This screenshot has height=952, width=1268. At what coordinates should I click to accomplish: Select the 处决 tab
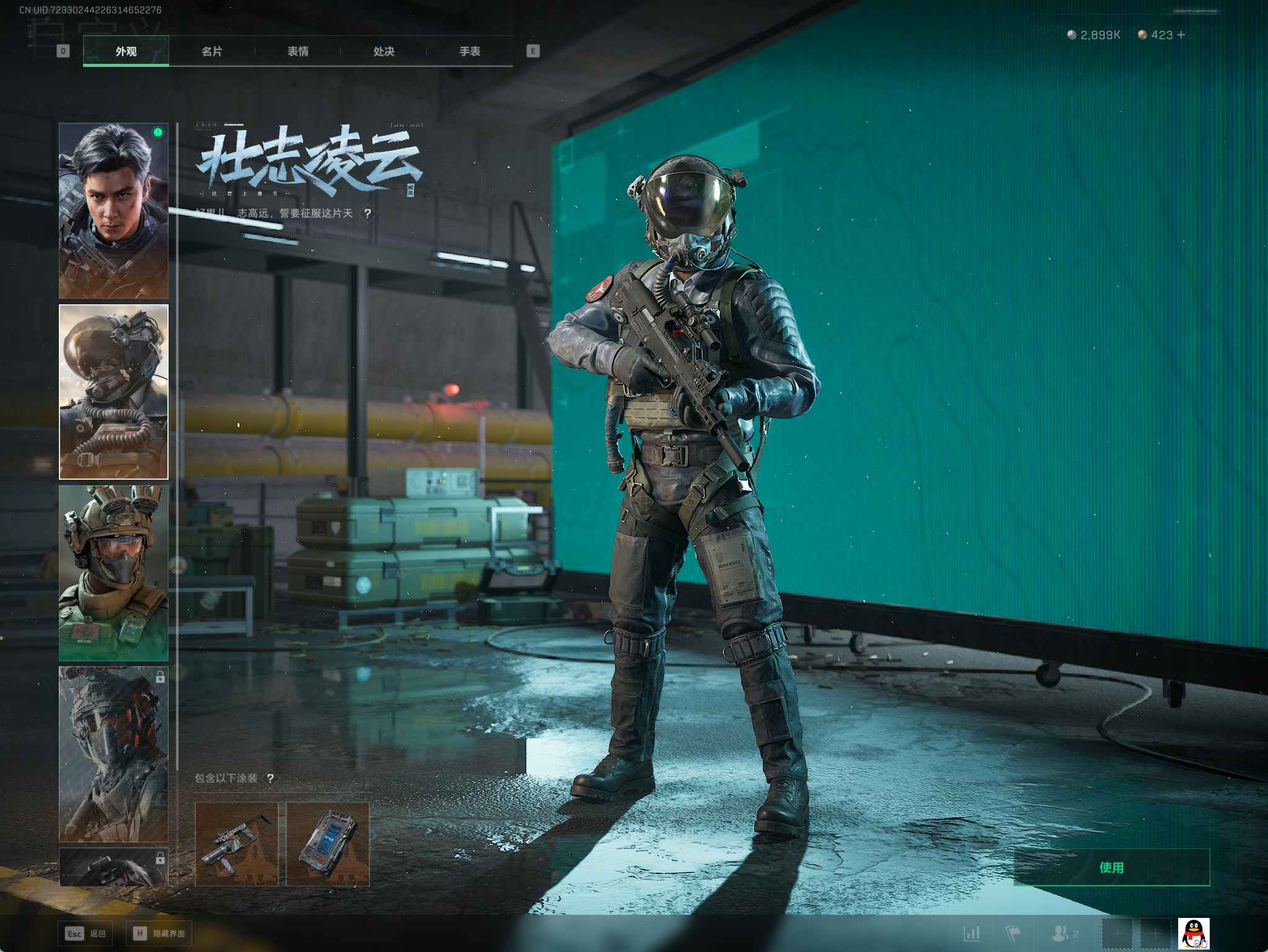click(384, 51)
